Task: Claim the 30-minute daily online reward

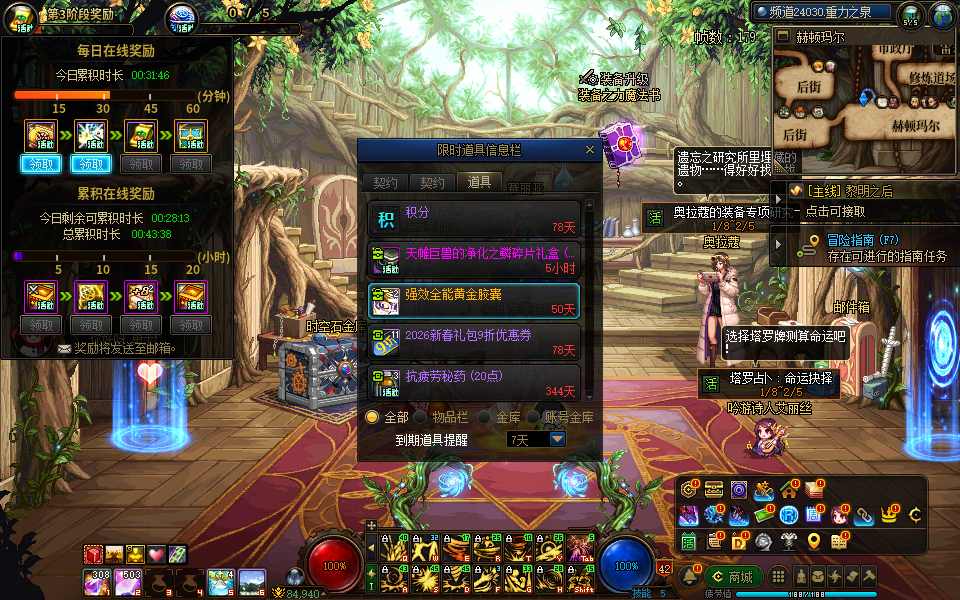Action: [x=91, y=164]
